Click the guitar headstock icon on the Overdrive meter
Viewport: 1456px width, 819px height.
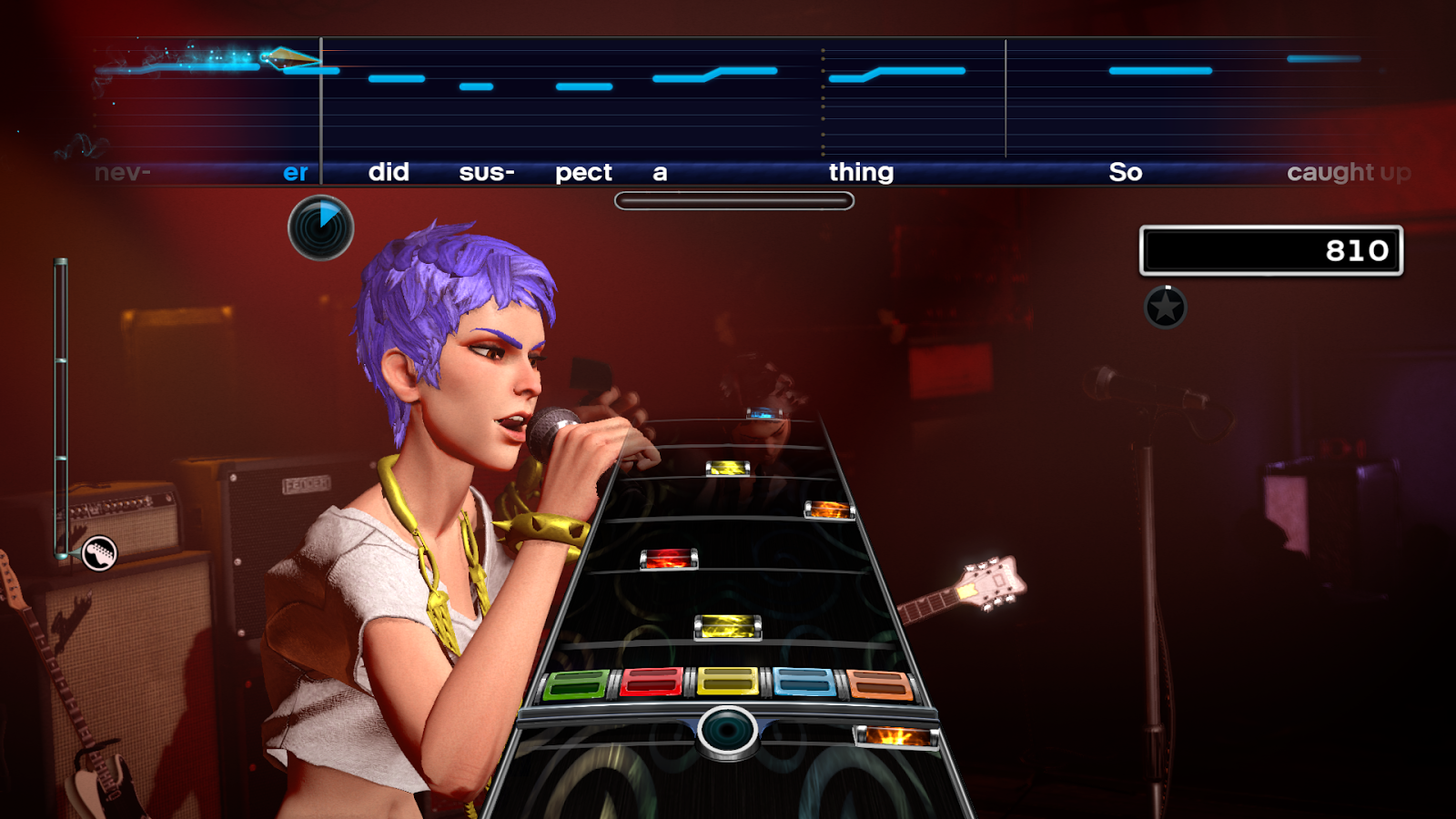[98, 551]
